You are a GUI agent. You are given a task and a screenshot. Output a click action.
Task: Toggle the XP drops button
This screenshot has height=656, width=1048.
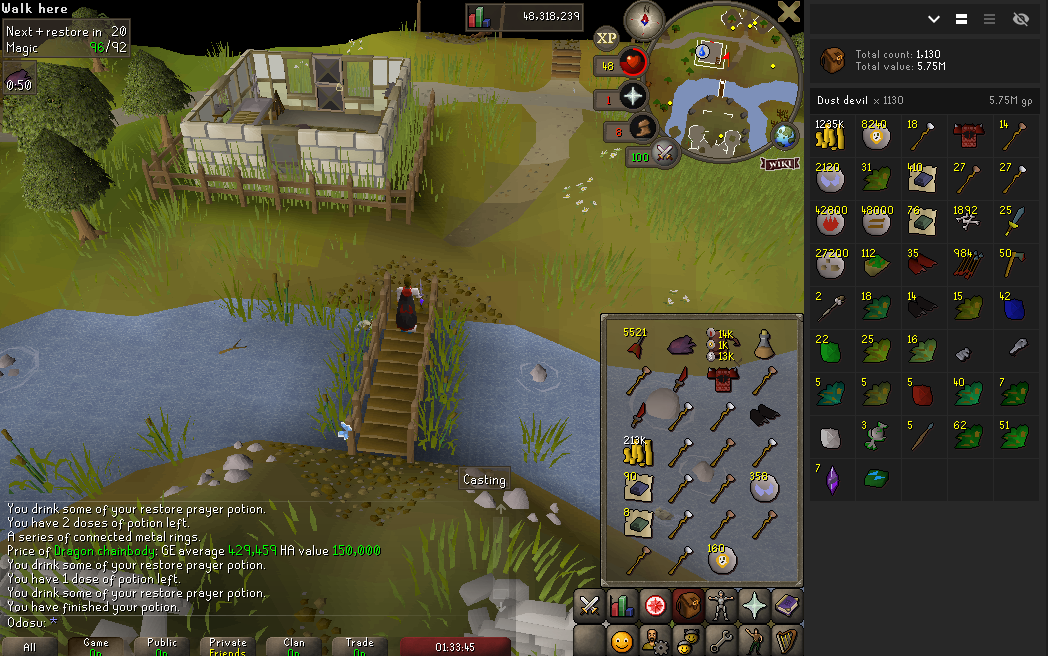click(606, 39)
